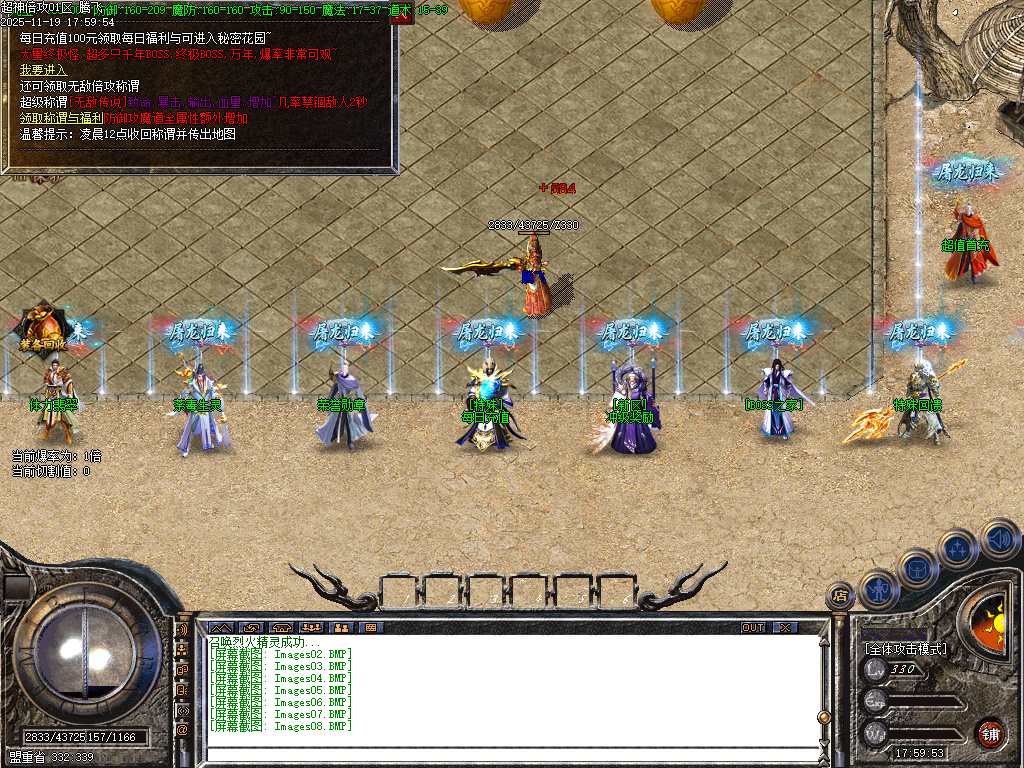Select the @ channel icon beside the chat
Viewport: 1024px width, 768px height.
[183, 730]
